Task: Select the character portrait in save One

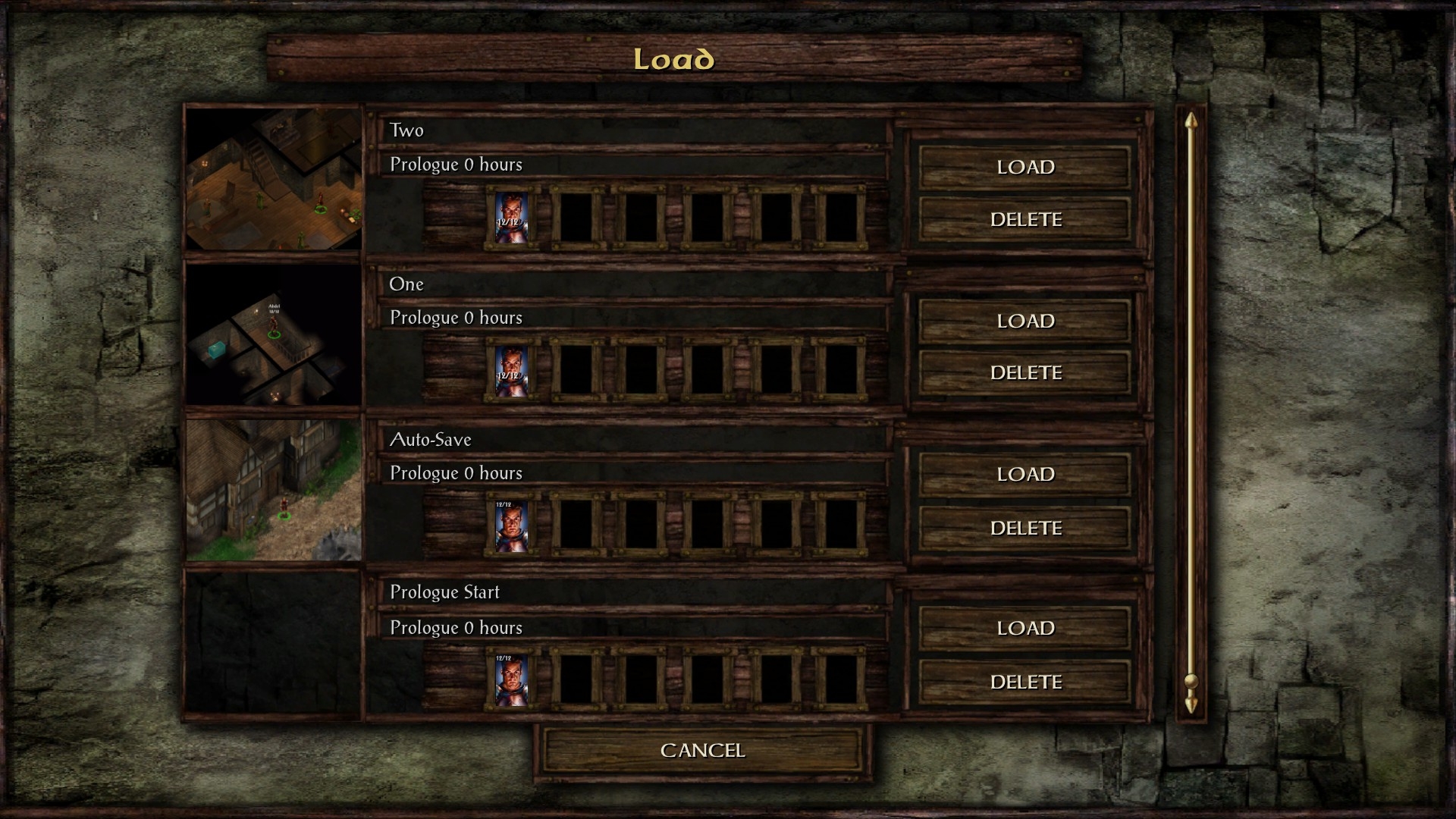Action: [x=511, y=372]
